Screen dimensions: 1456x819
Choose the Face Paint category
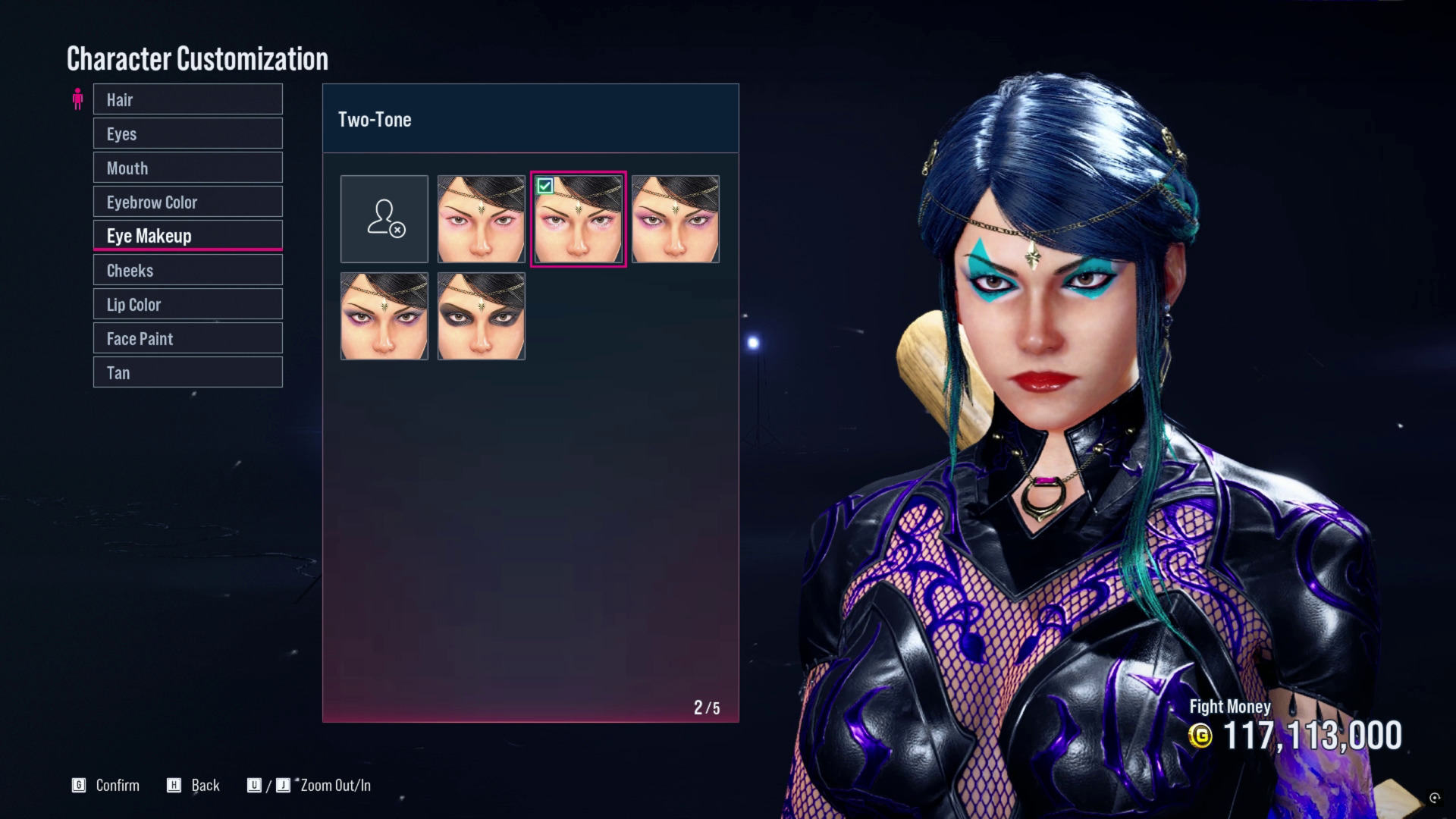[187, 338]
